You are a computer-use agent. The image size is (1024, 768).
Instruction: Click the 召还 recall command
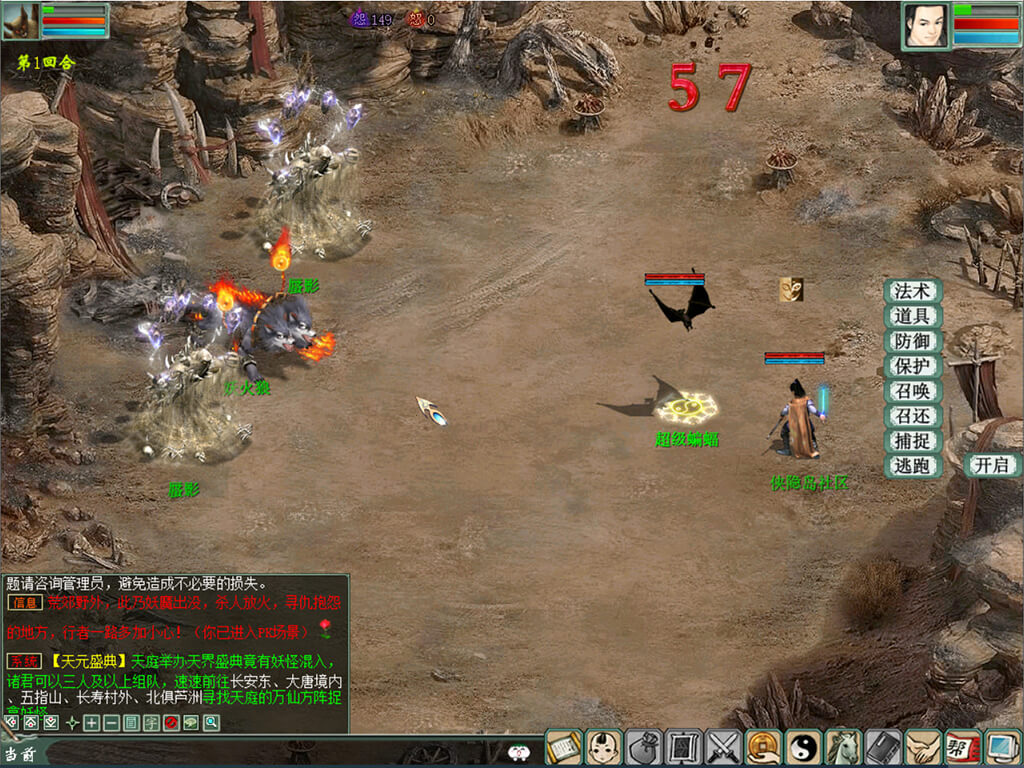pos(912,416)
